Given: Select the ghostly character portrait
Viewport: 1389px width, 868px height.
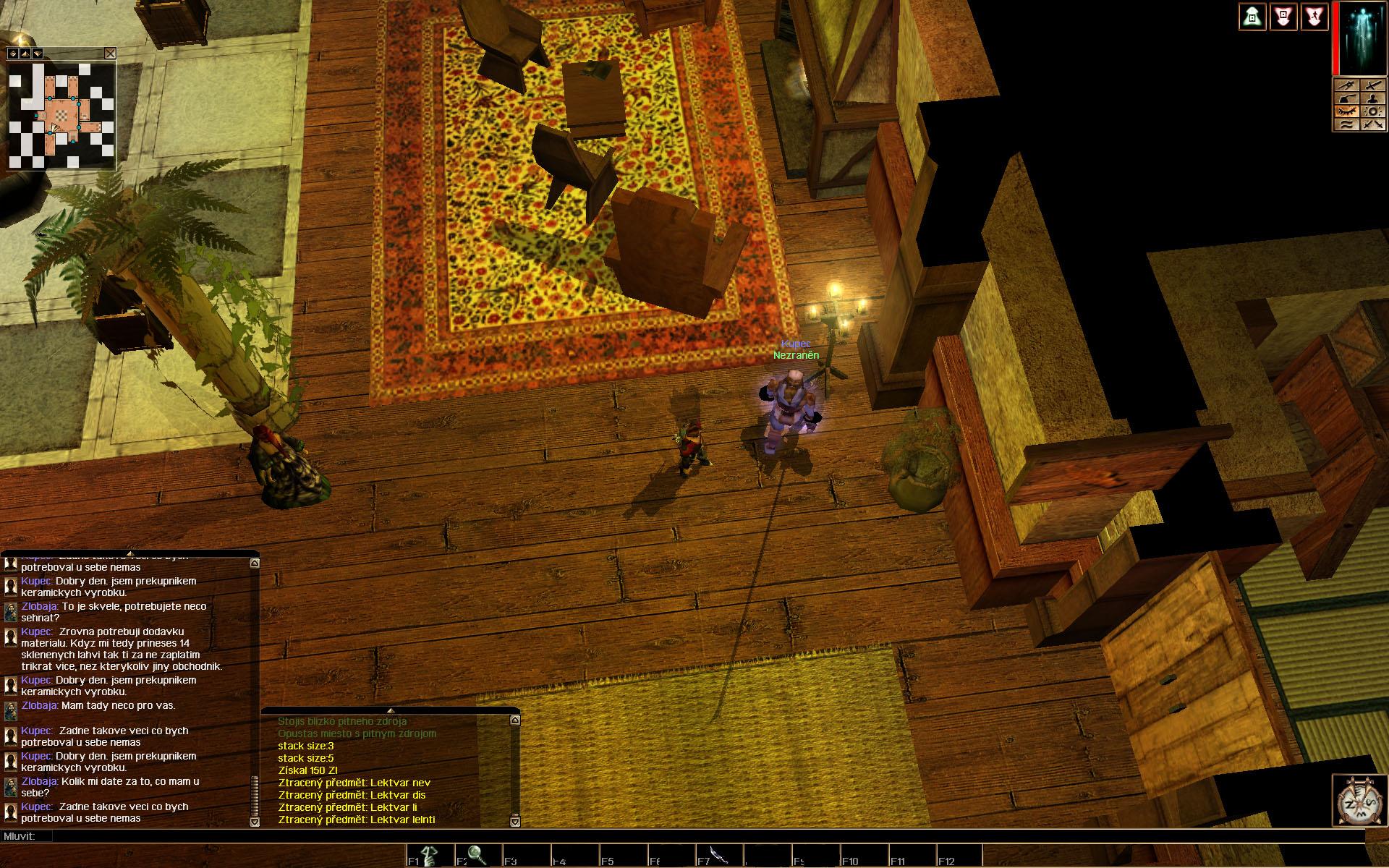Looking at the screenshot, I should point(1362,40).
